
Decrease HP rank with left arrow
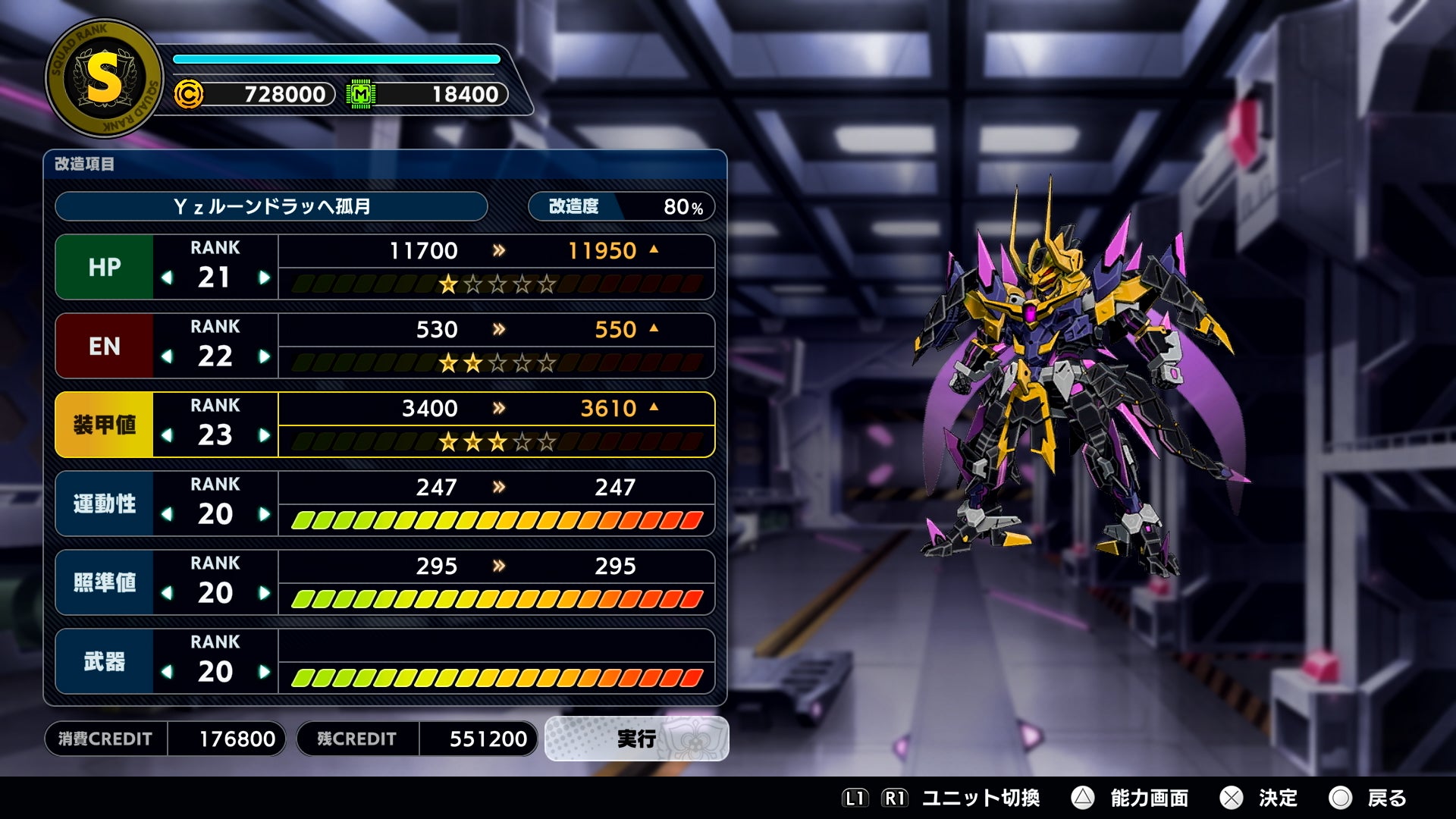tap(167, 278)
